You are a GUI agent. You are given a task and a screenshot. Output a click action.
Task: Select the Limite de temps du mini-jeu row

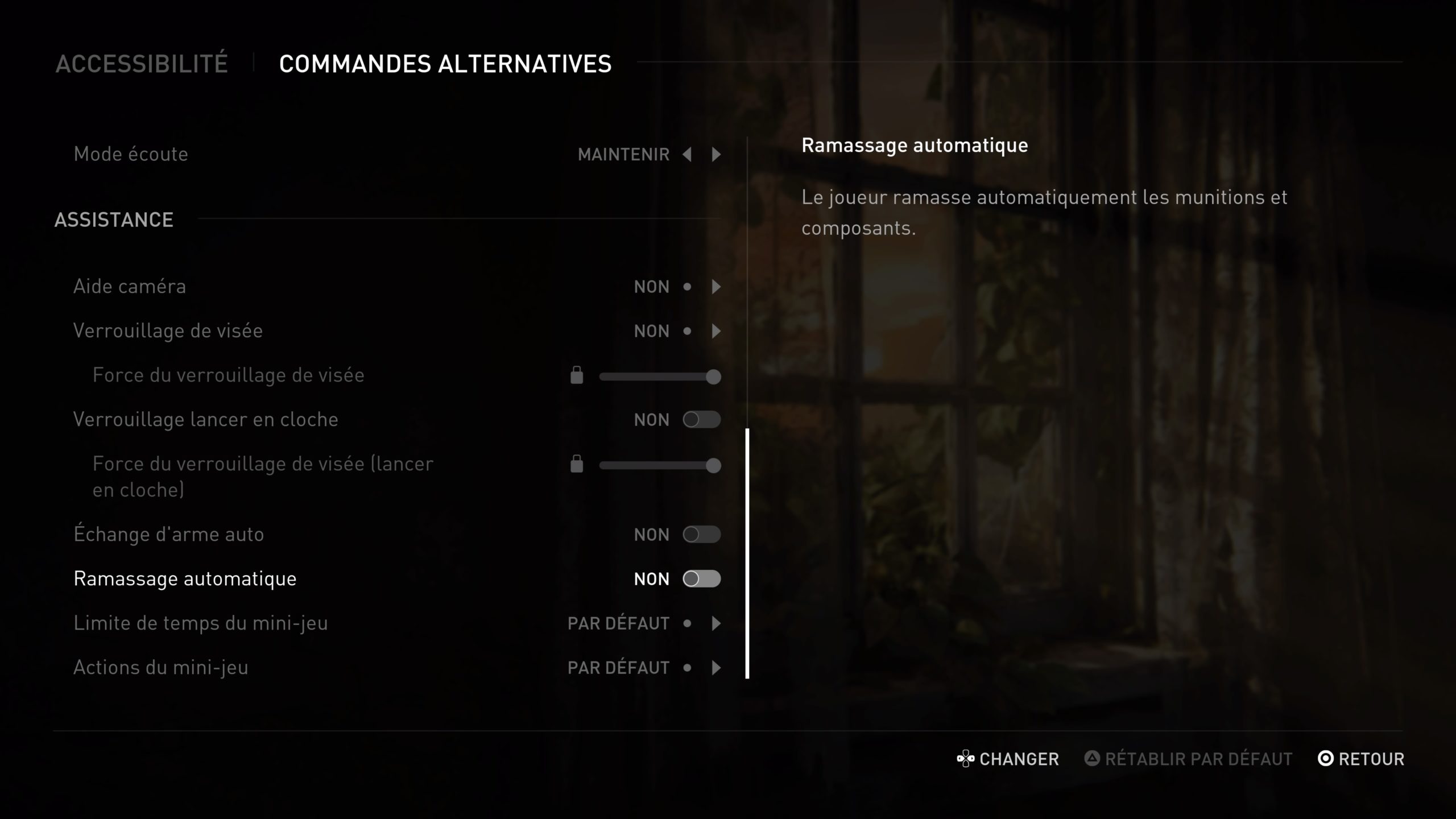tap(201, 623)
